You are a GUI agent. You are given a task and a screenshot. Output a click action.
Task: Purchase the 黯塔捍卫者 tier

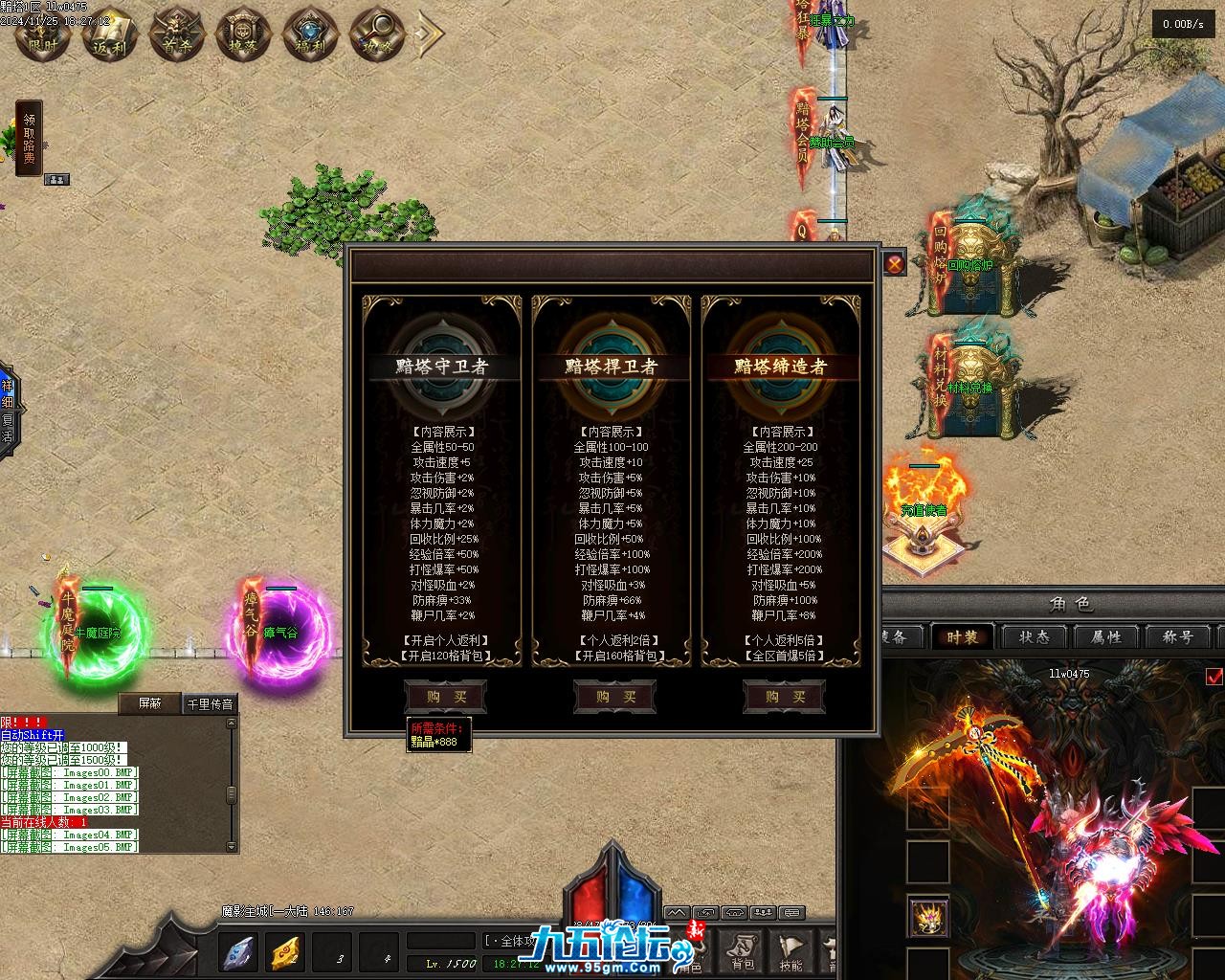point(613,697)
